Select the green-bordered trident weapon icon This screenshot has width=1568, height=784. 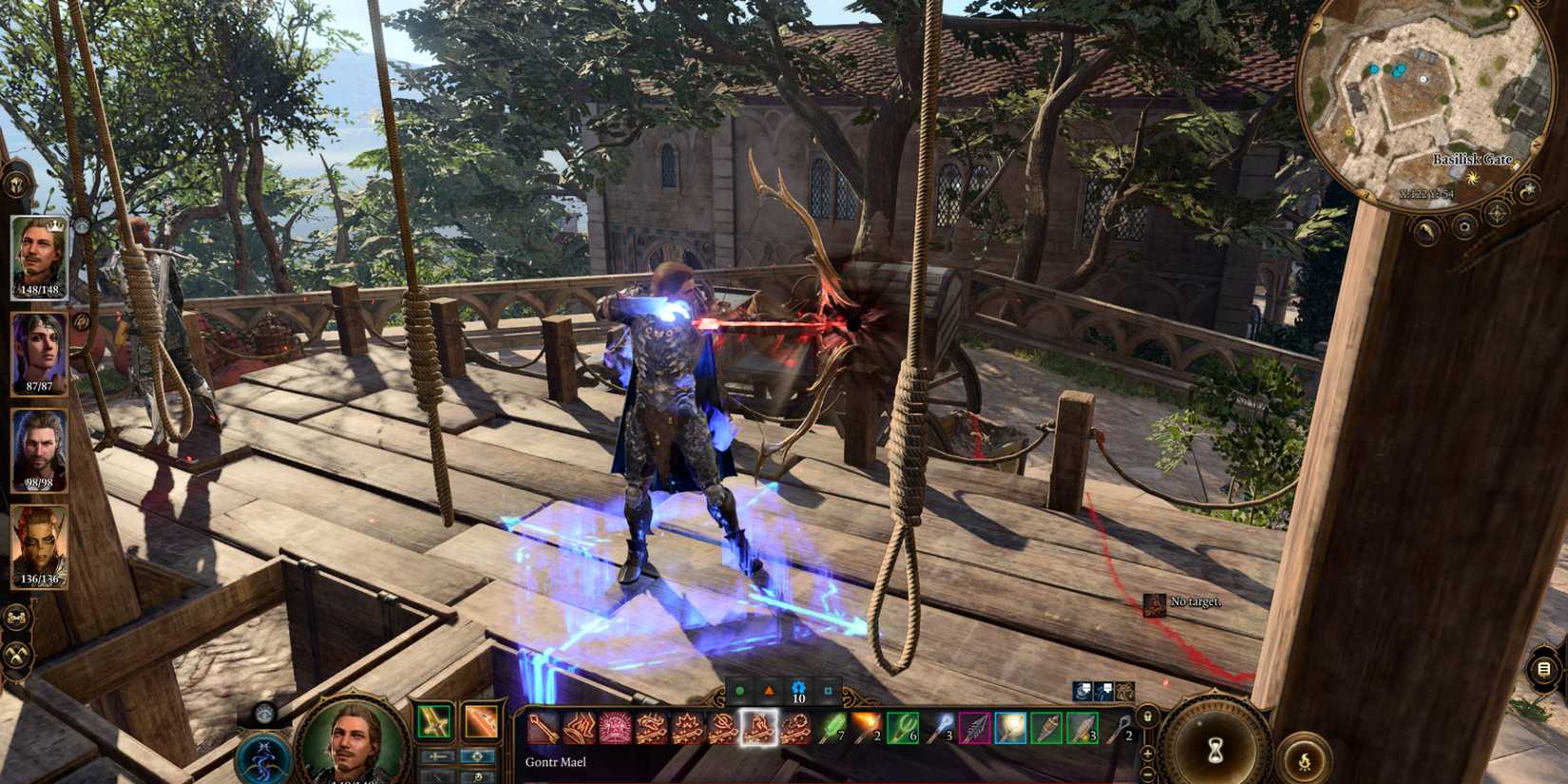902,729
